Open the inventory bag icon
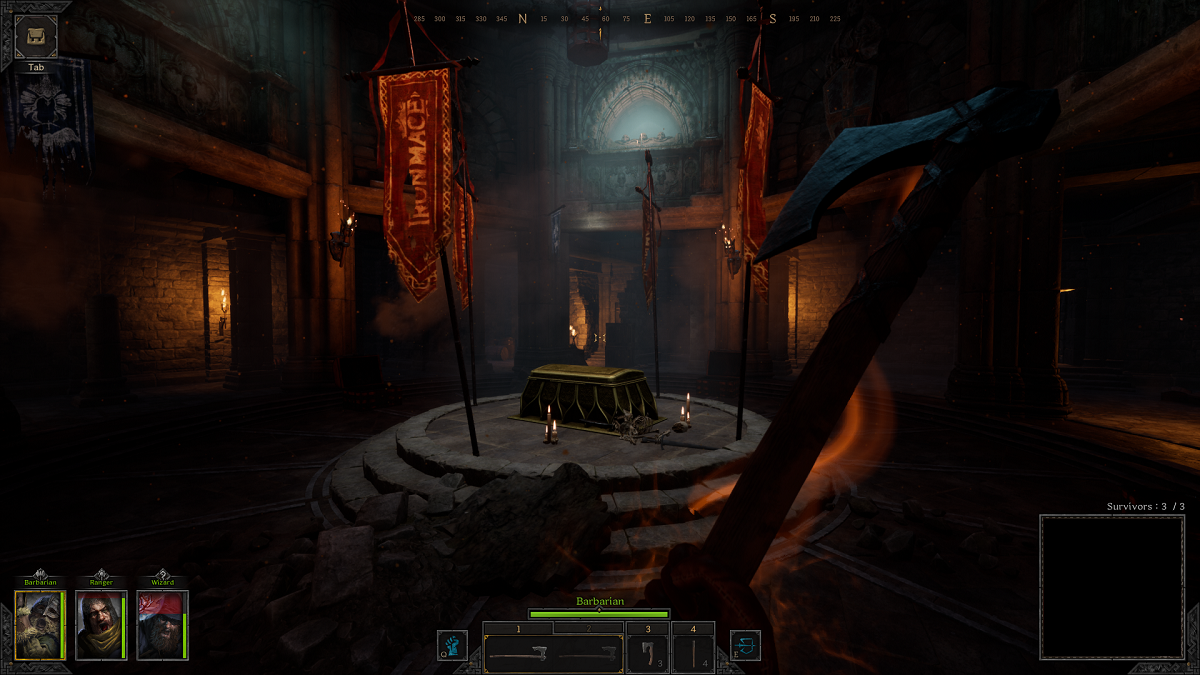 click(36, 35)
